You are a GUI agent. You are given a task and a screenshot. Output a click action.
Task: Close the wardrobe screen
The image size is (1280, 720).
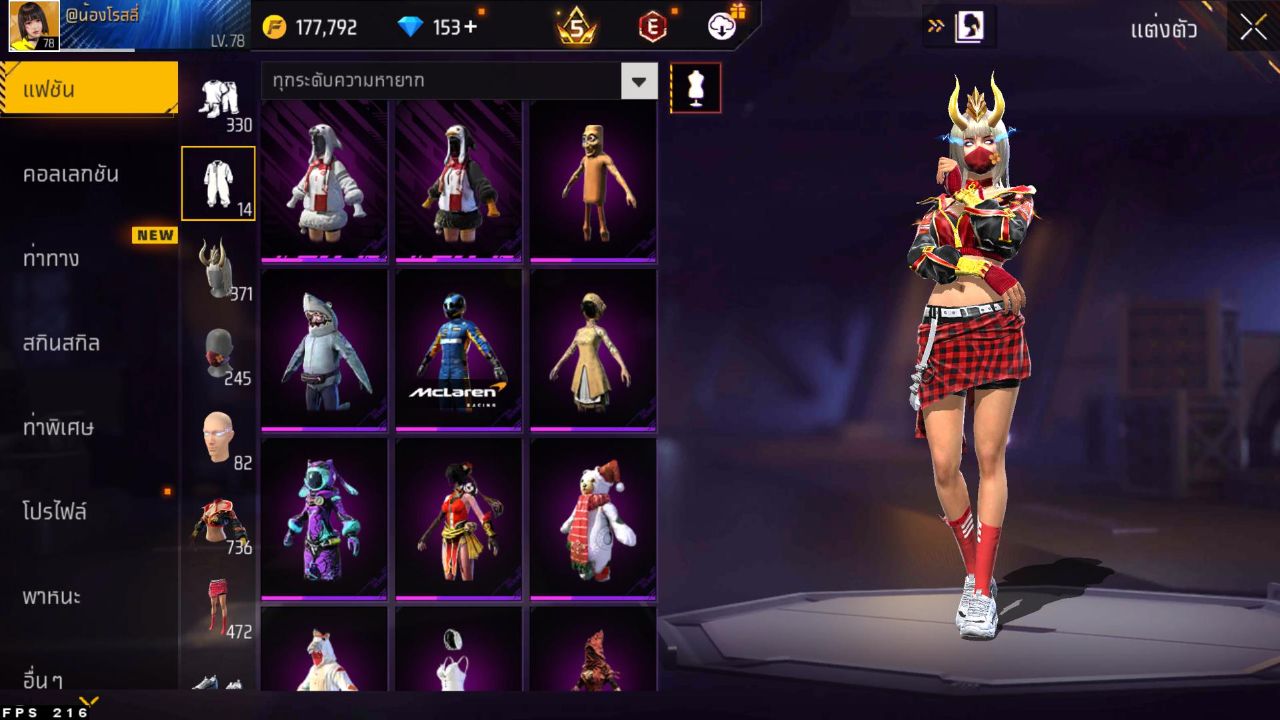pos(1253,27)
